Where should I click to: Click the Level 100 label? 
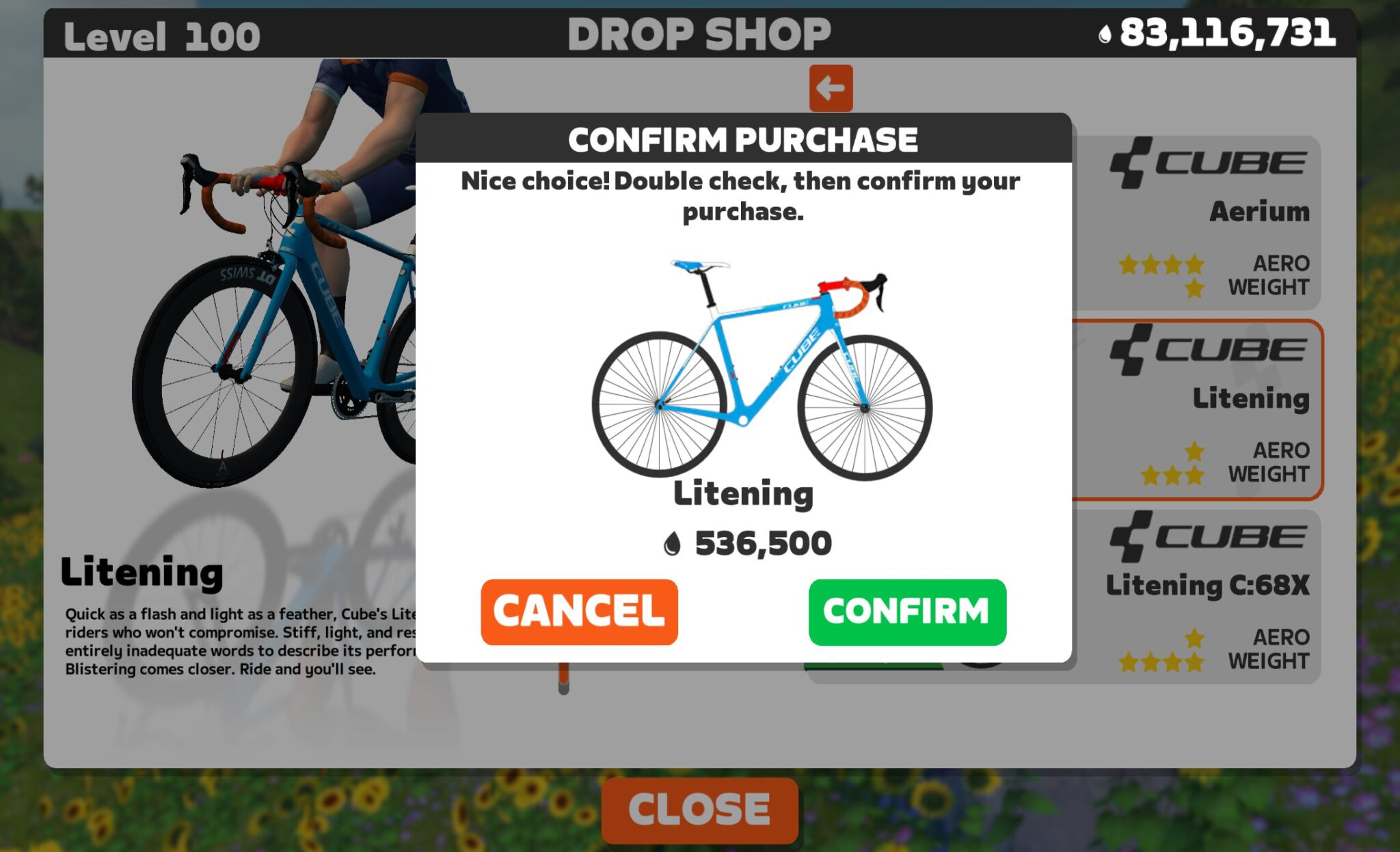click(x=162, y=34)
